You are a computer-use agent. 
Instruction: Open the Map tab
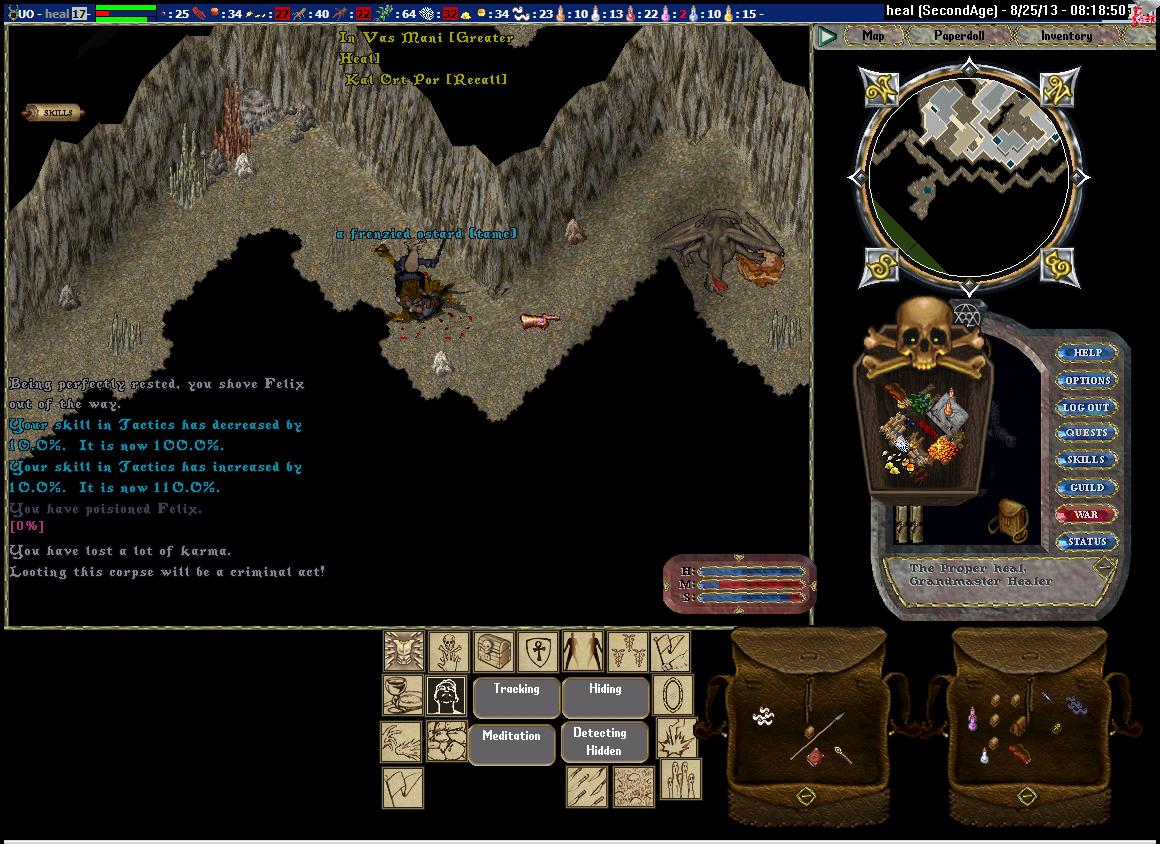(872, 36)
